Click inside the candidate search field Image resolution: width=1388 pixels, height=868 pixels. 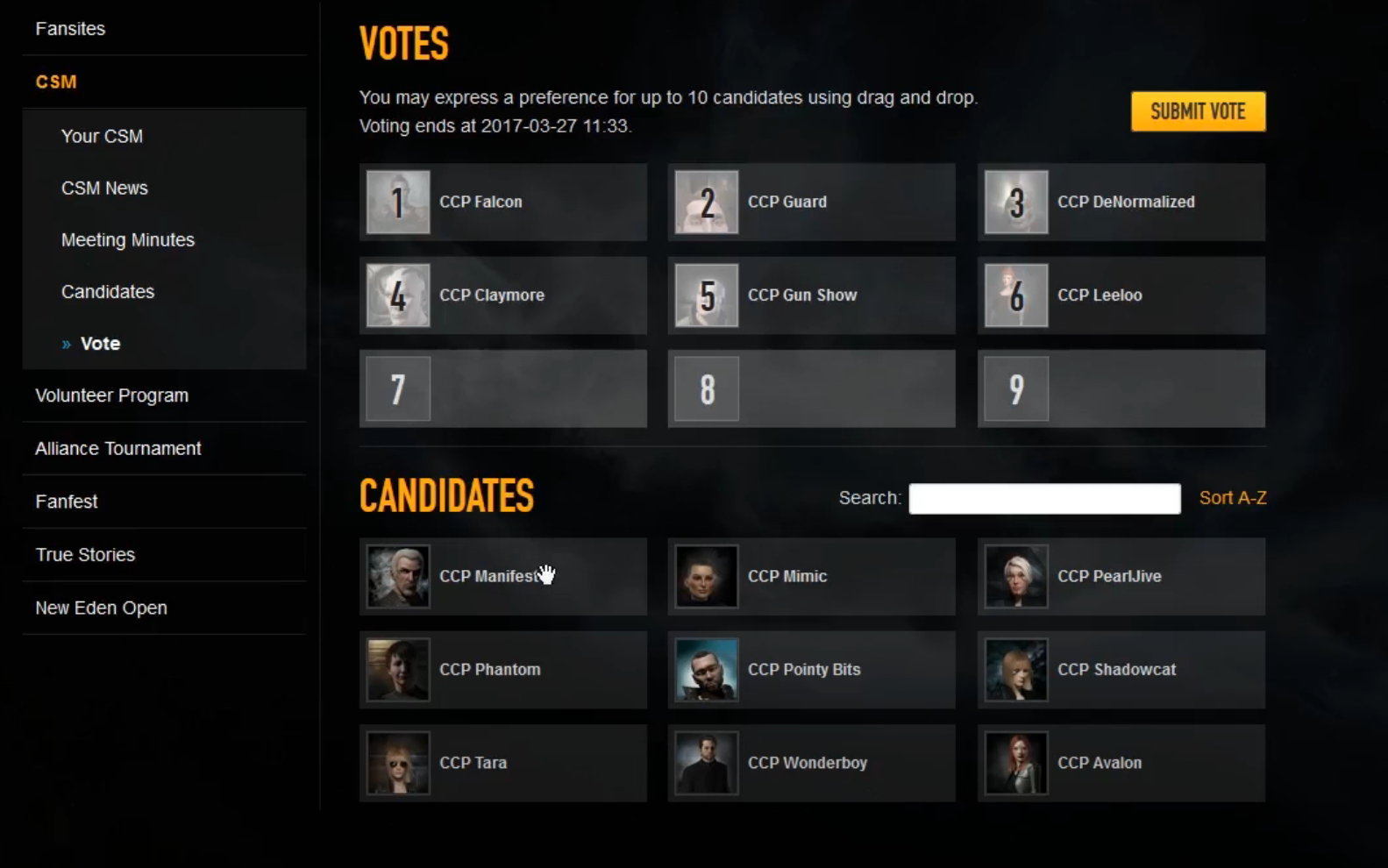[1043, 498]
